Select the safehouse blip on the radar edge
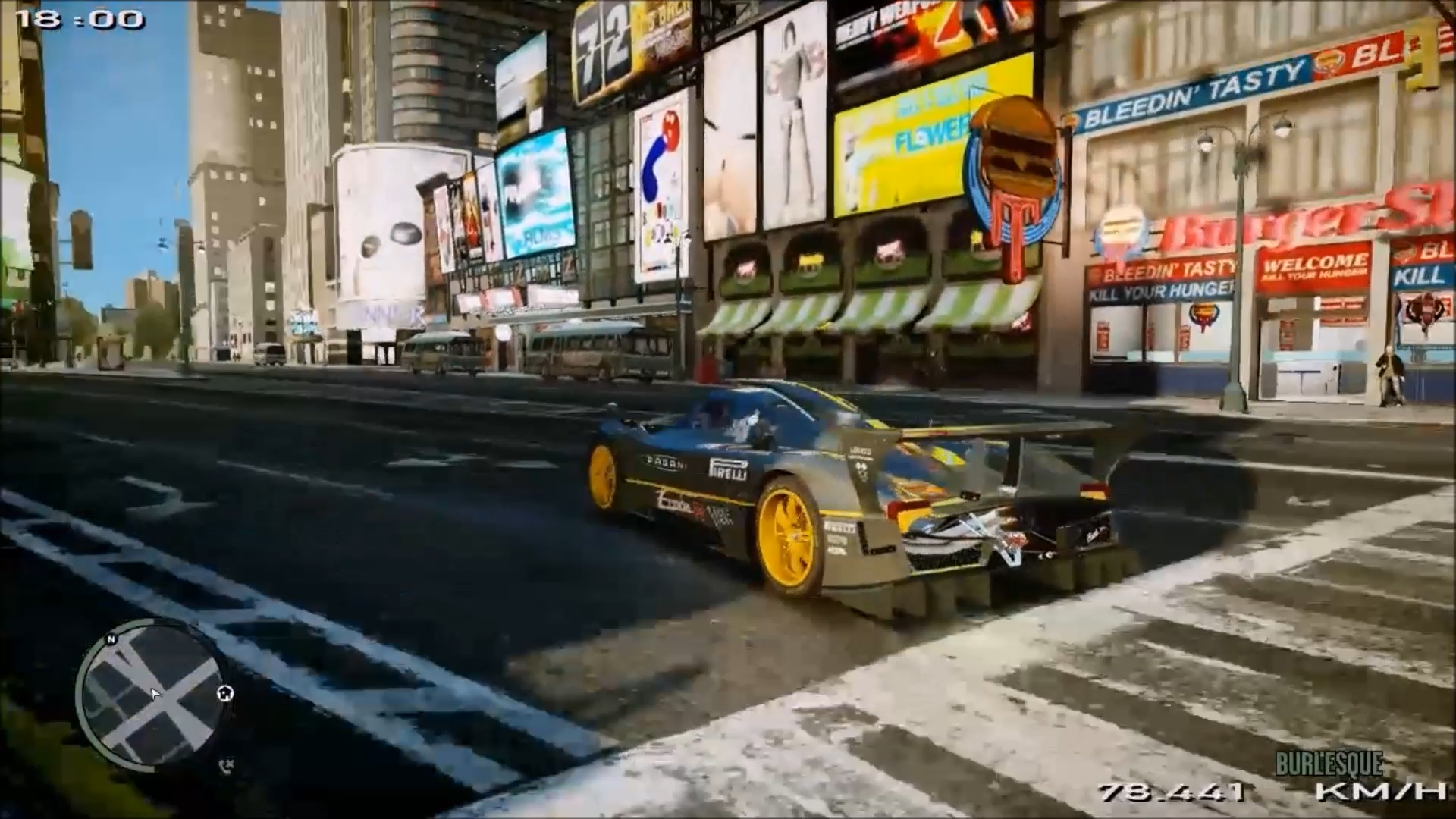Viewport: 1456px width, 819px height. point(225,692)
